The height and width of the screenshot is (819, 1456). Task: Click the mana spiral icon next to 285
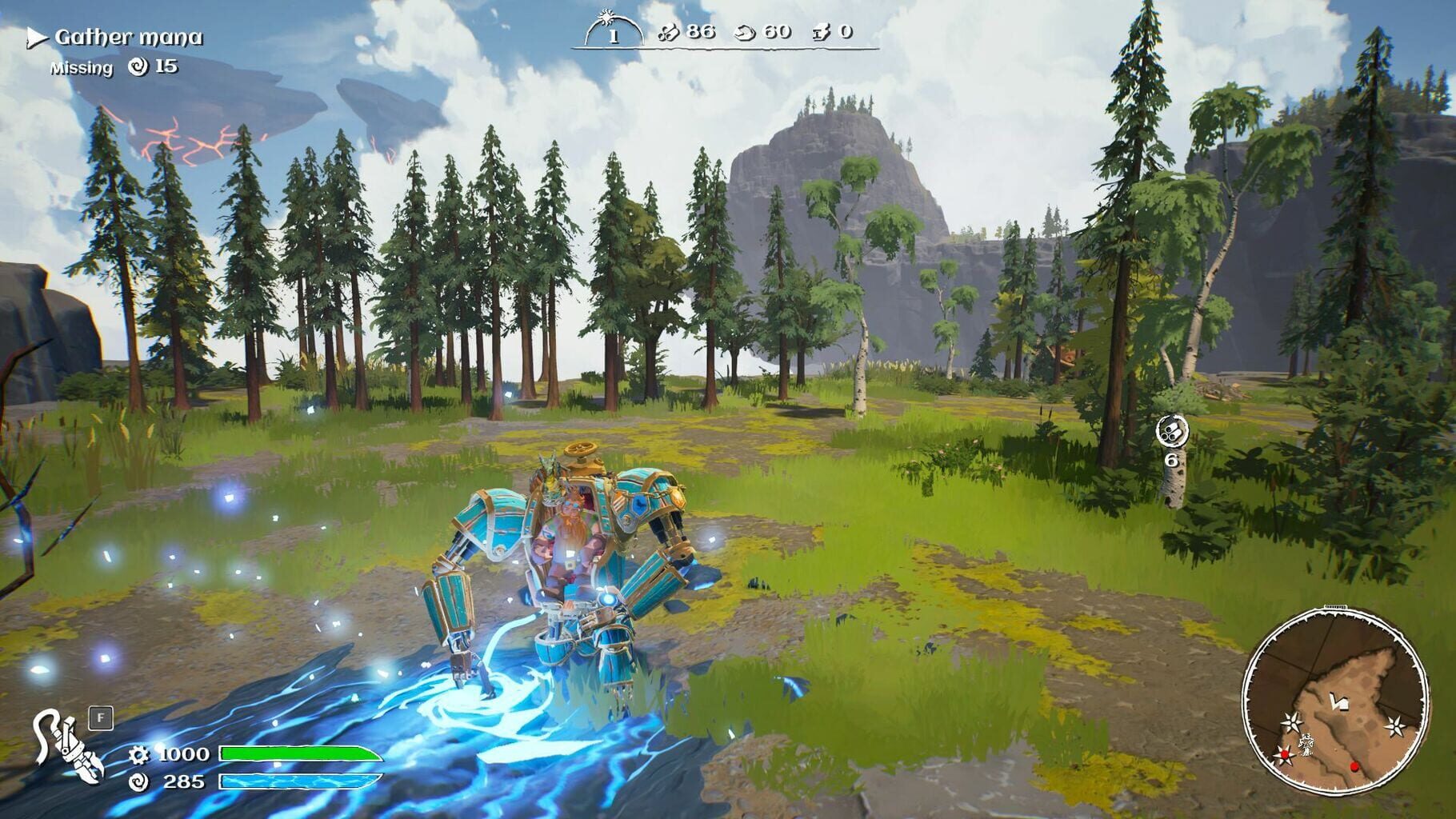coord(139,783)
